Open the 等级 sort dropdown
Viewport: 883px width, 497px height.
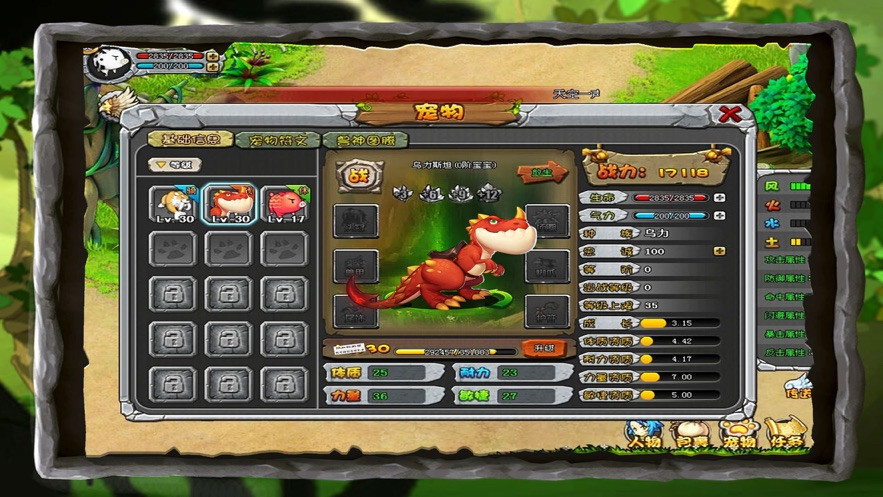point(175,165)
